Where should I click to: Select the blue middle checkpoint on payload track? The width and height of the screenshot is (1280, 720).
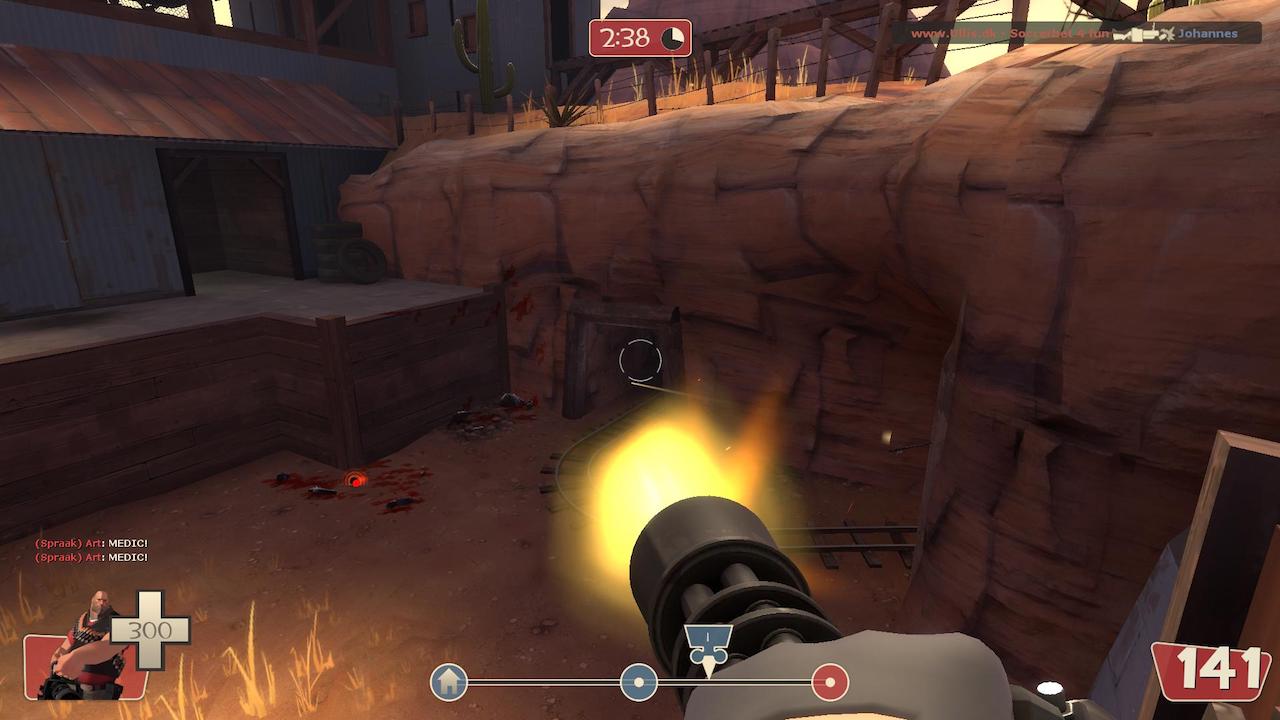[639, 683]
